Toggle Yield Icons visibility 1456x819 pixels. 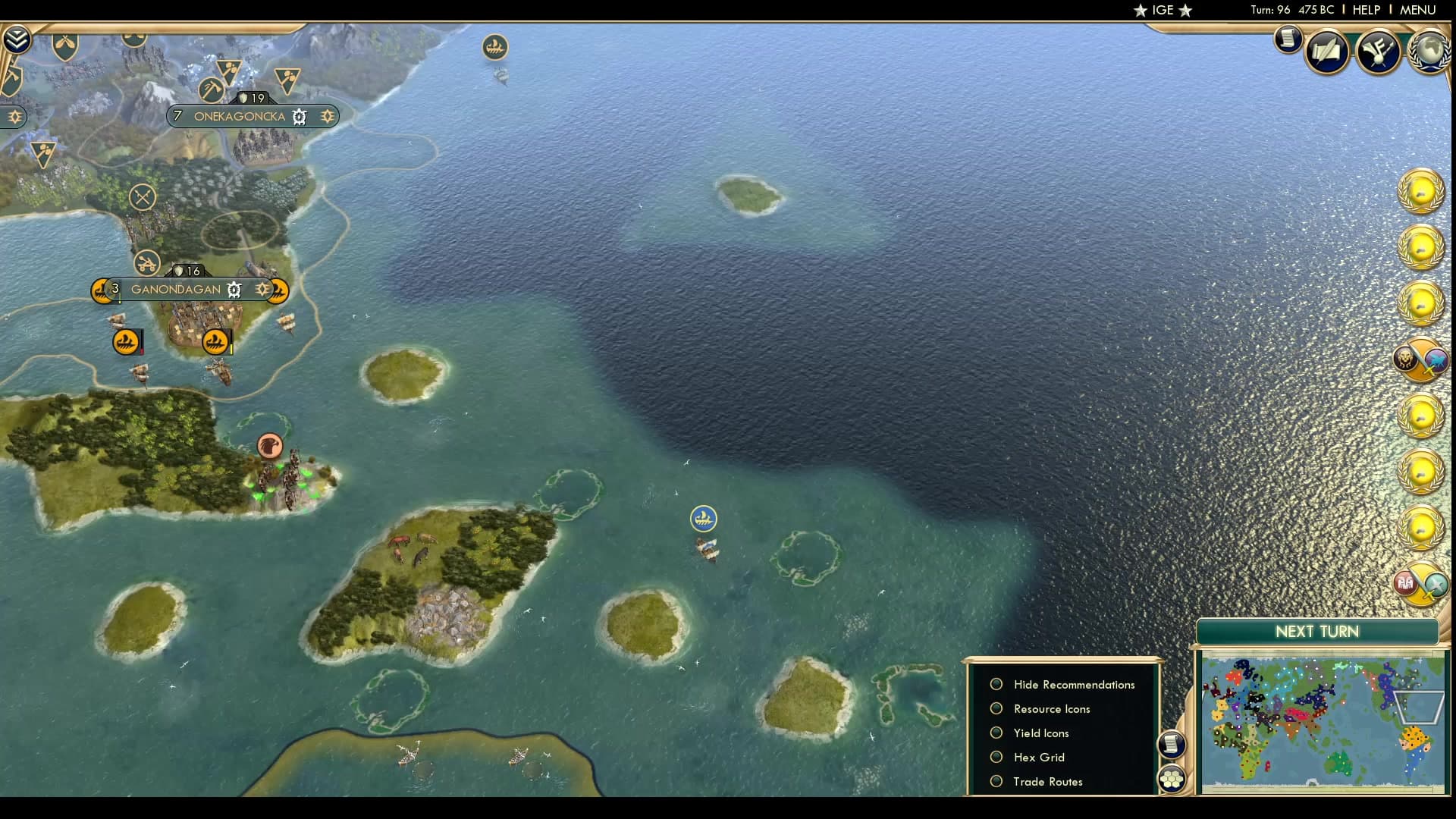coord(1040,733)
